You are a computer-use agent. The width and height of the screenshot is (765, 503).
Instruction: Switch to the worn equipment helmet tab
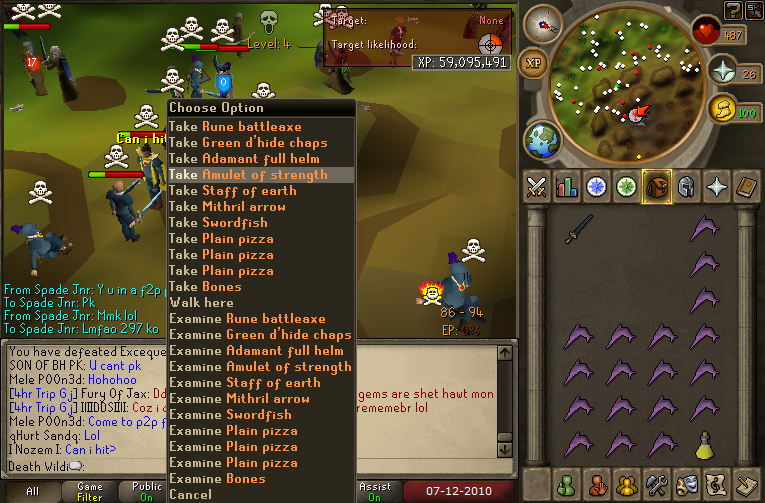tap(686, 186)
